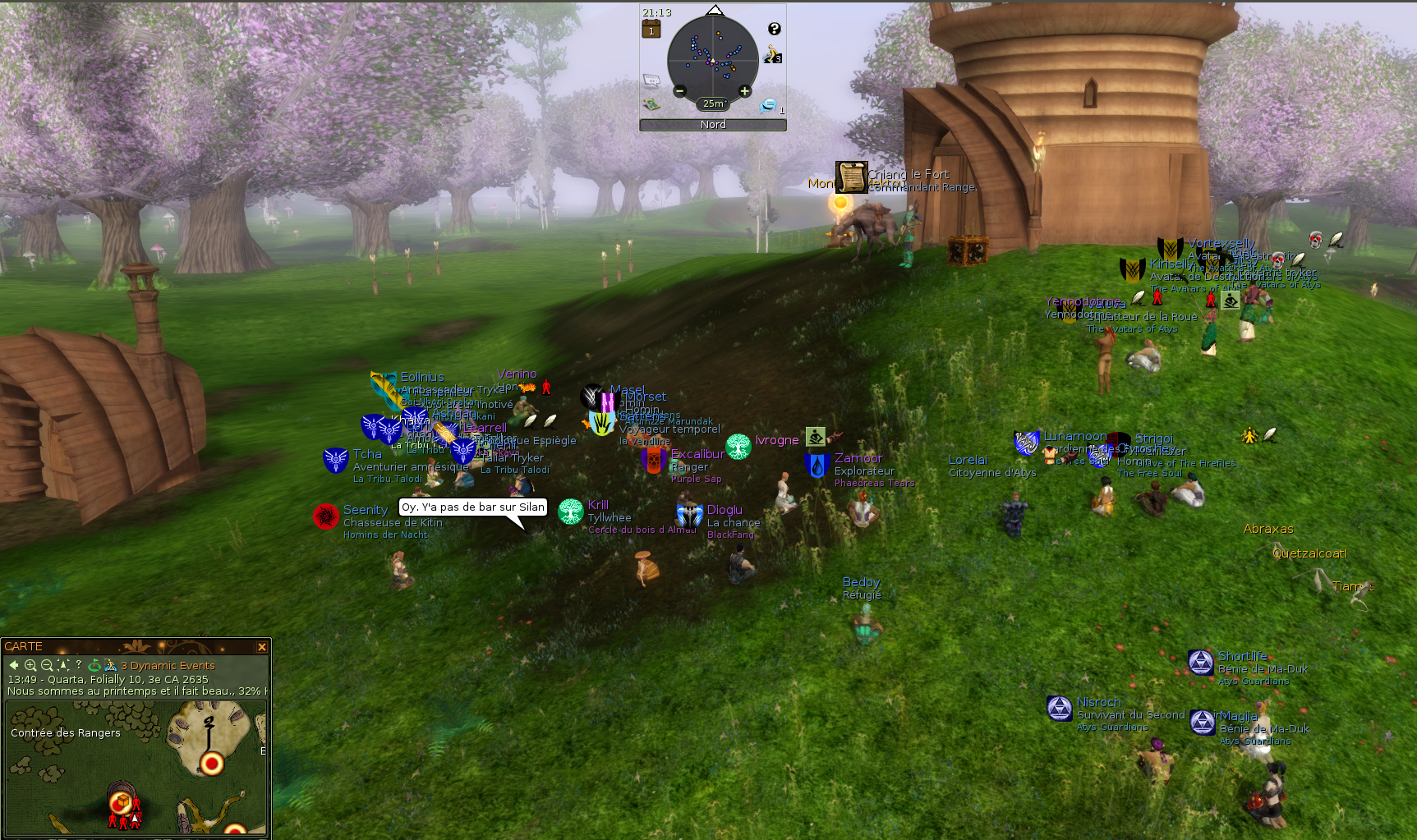Zoom in on the CARTE map
The image size is (1417, 840).
30,665
